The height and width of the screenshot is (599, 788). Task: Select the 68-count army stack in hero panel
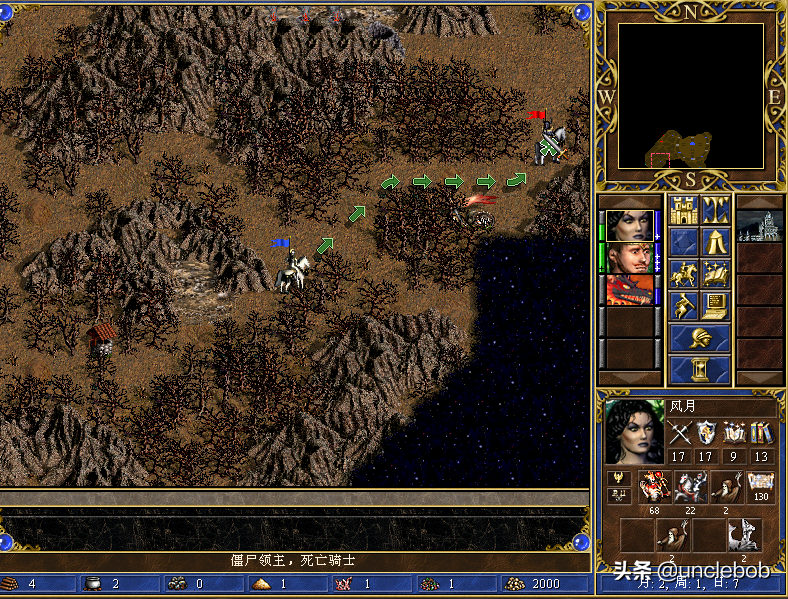[654, 486]
